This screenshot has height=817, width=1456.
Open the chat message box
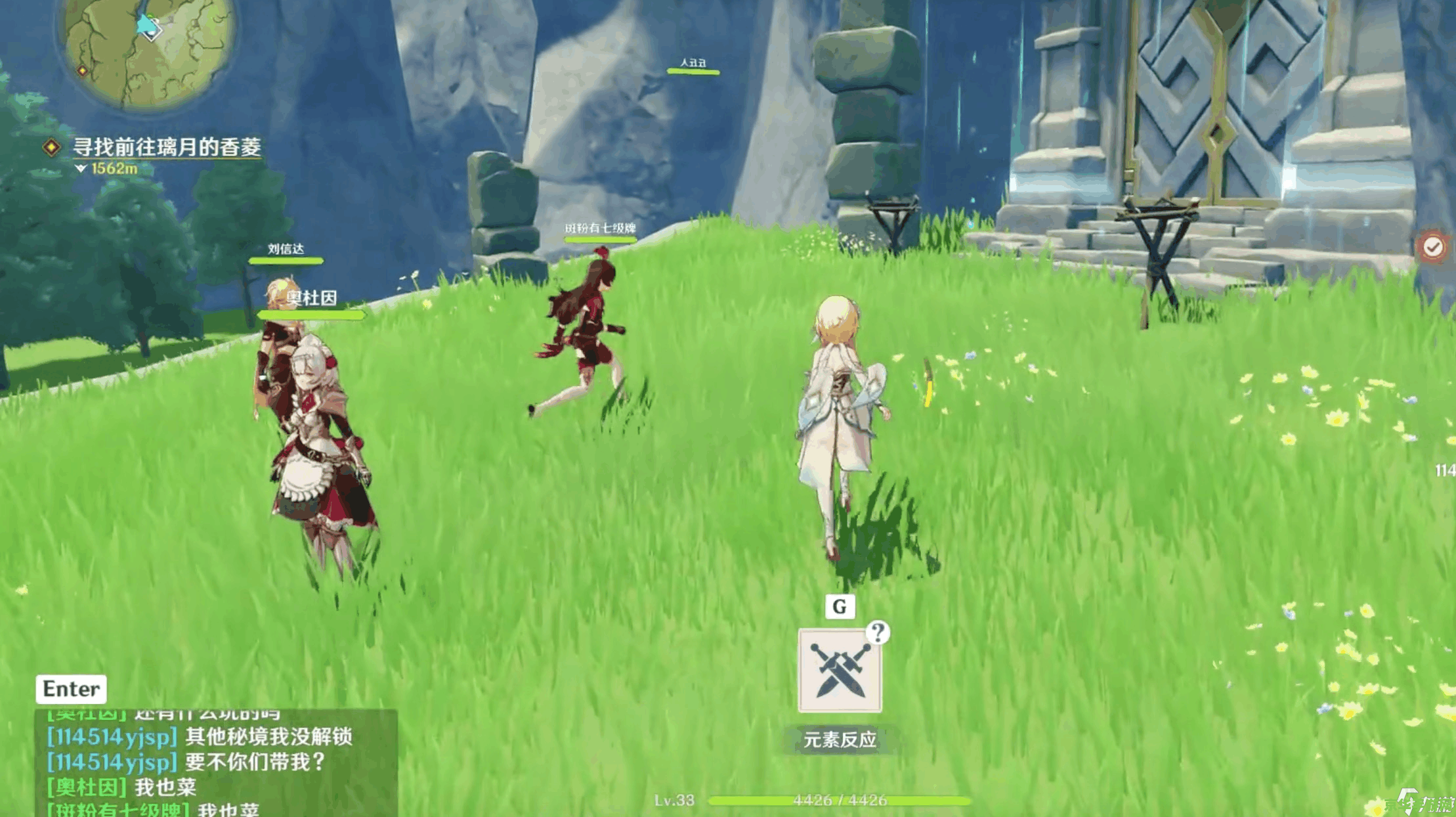coord(215,762)
